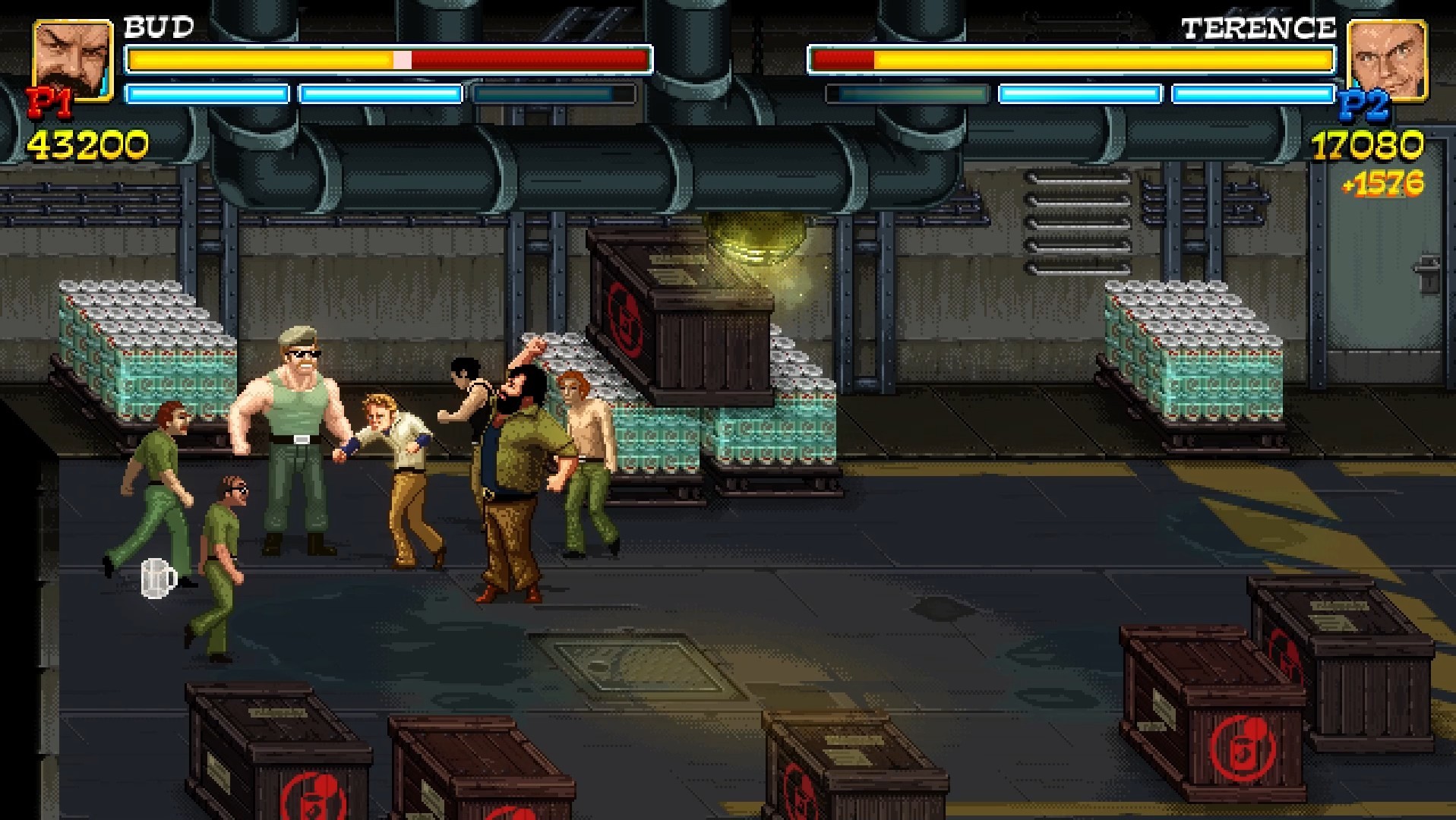Click Bud's P1 portrait

click(x=73, y=61)
